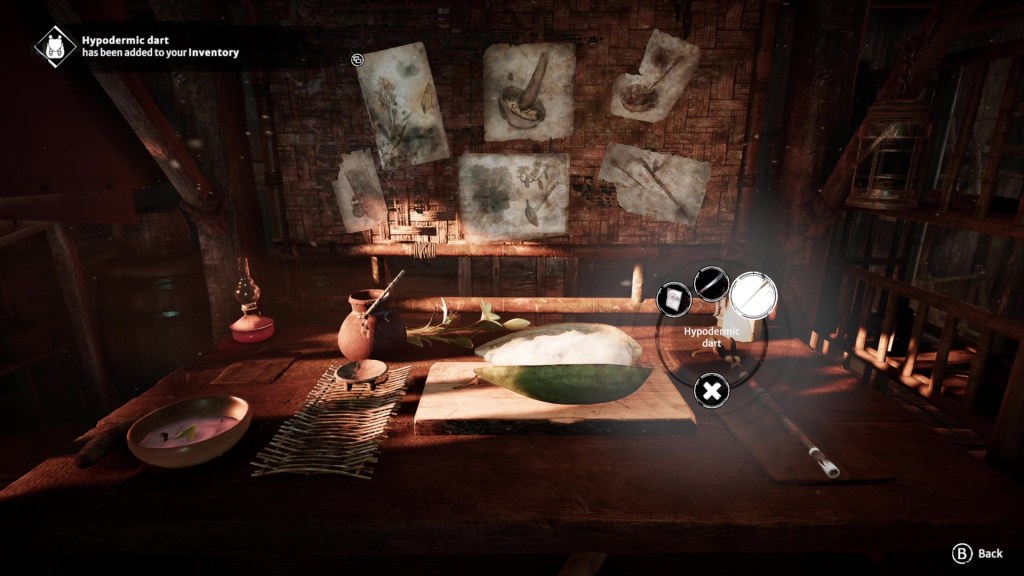Pick the paper note item in the wheel
This screenshot has height=576, width=1024.
tap(673, 299)
